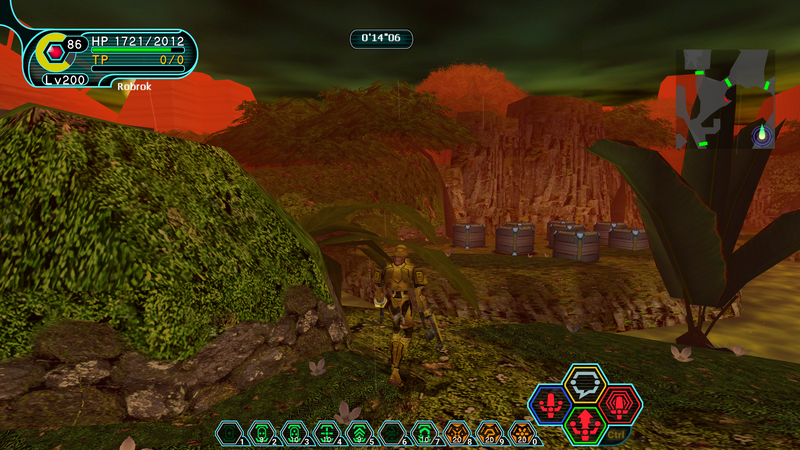
Task: Select the dimmed quick-bar slot 6
Action: pyautogui.click(x=392, y=433)
